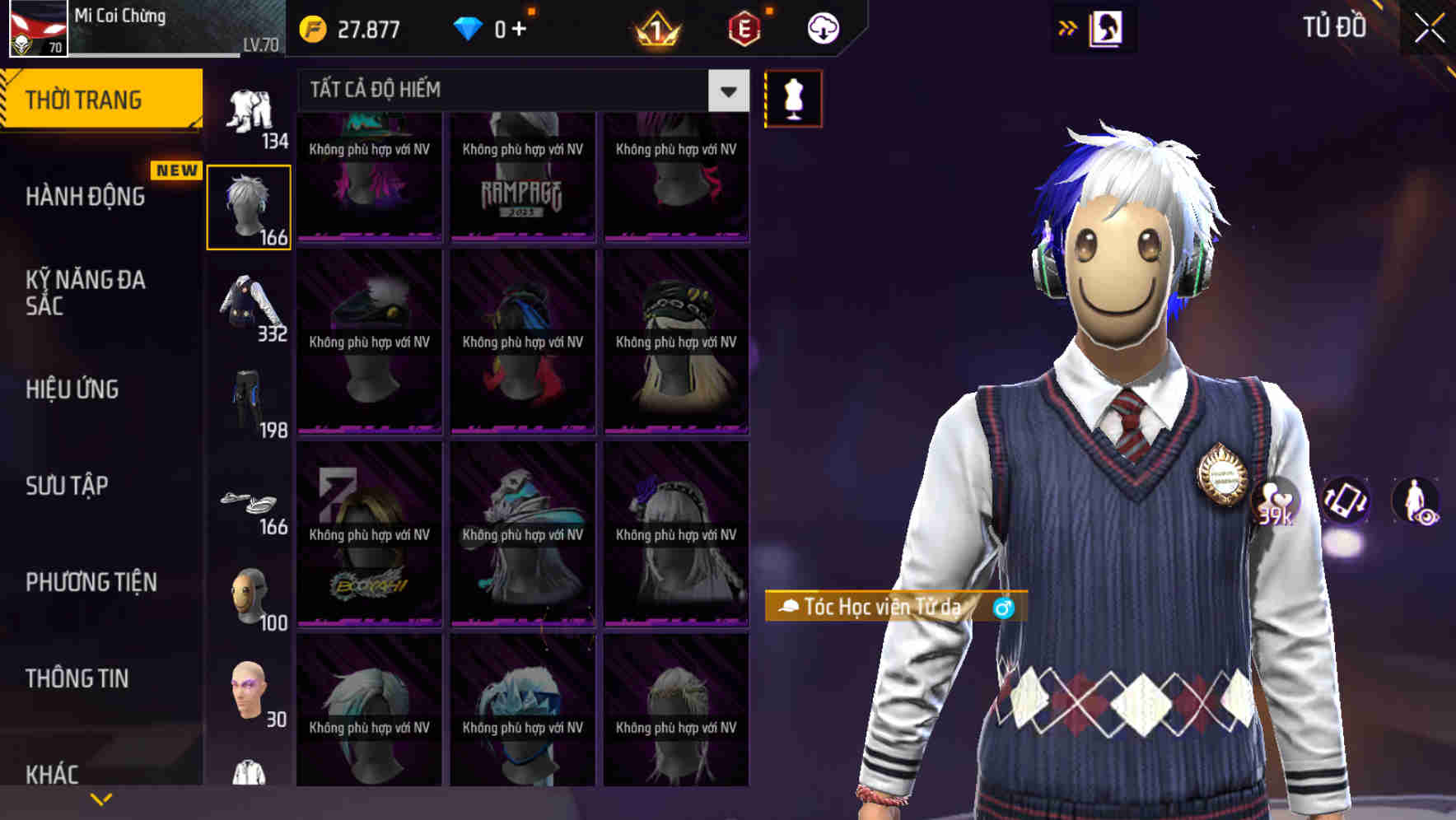Screen dimensions: 1456x820
Task: Click the mannequin try-on preview icon
Action: pyautogui.click(x=792, y=97)
